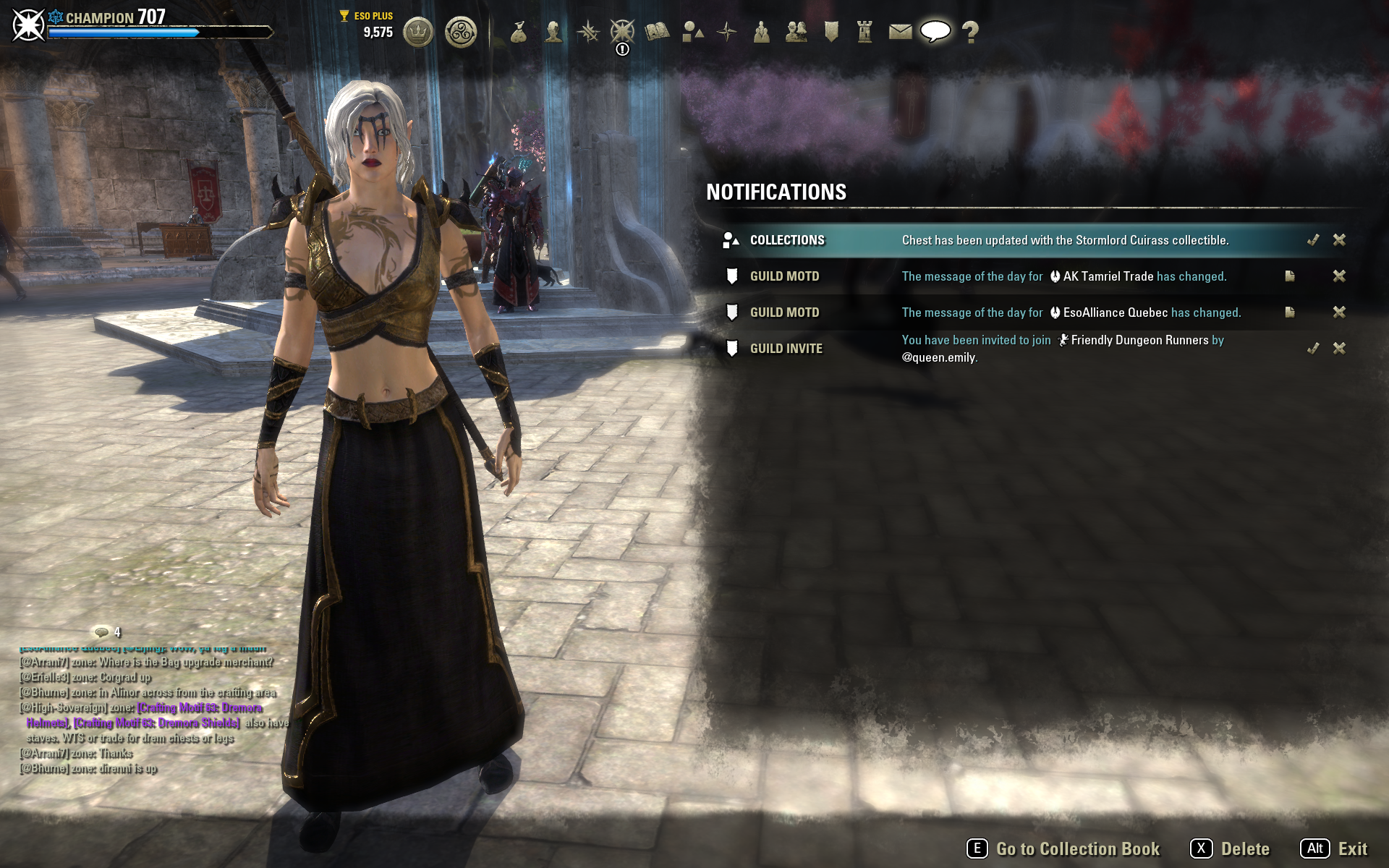
Task: Open the help question mark menu
Action: [x=970, y=32]
